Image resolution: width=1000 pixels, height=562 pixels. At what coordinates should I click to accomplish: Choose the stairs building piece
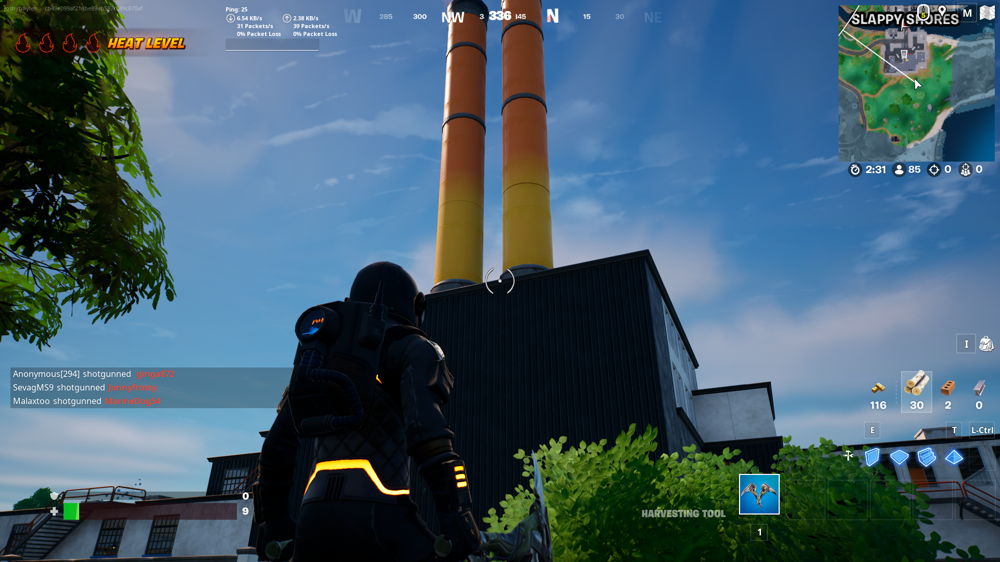(927, 457)
